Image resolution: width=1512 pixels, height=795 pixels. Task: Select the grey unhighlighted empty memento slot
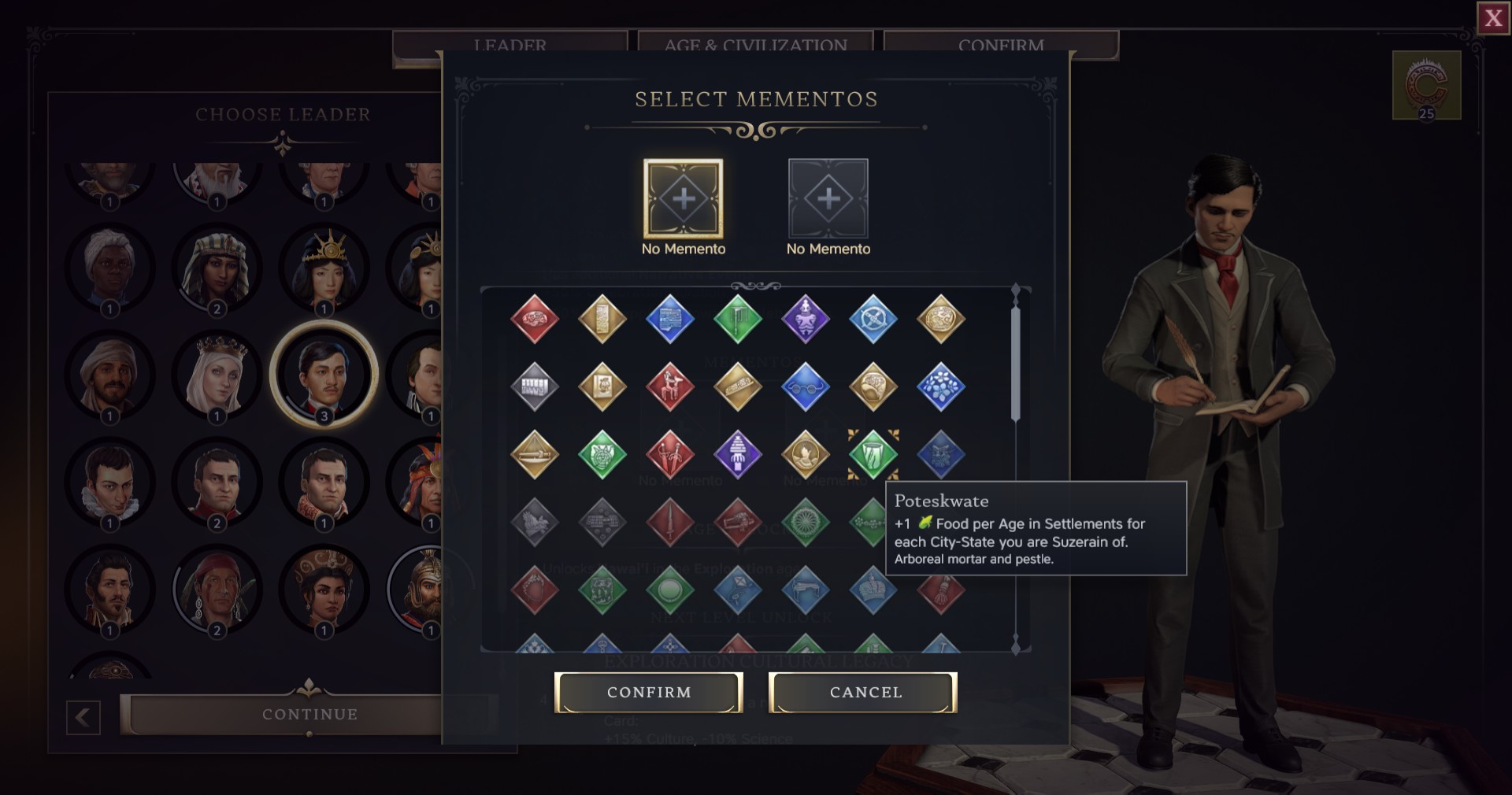828,198
